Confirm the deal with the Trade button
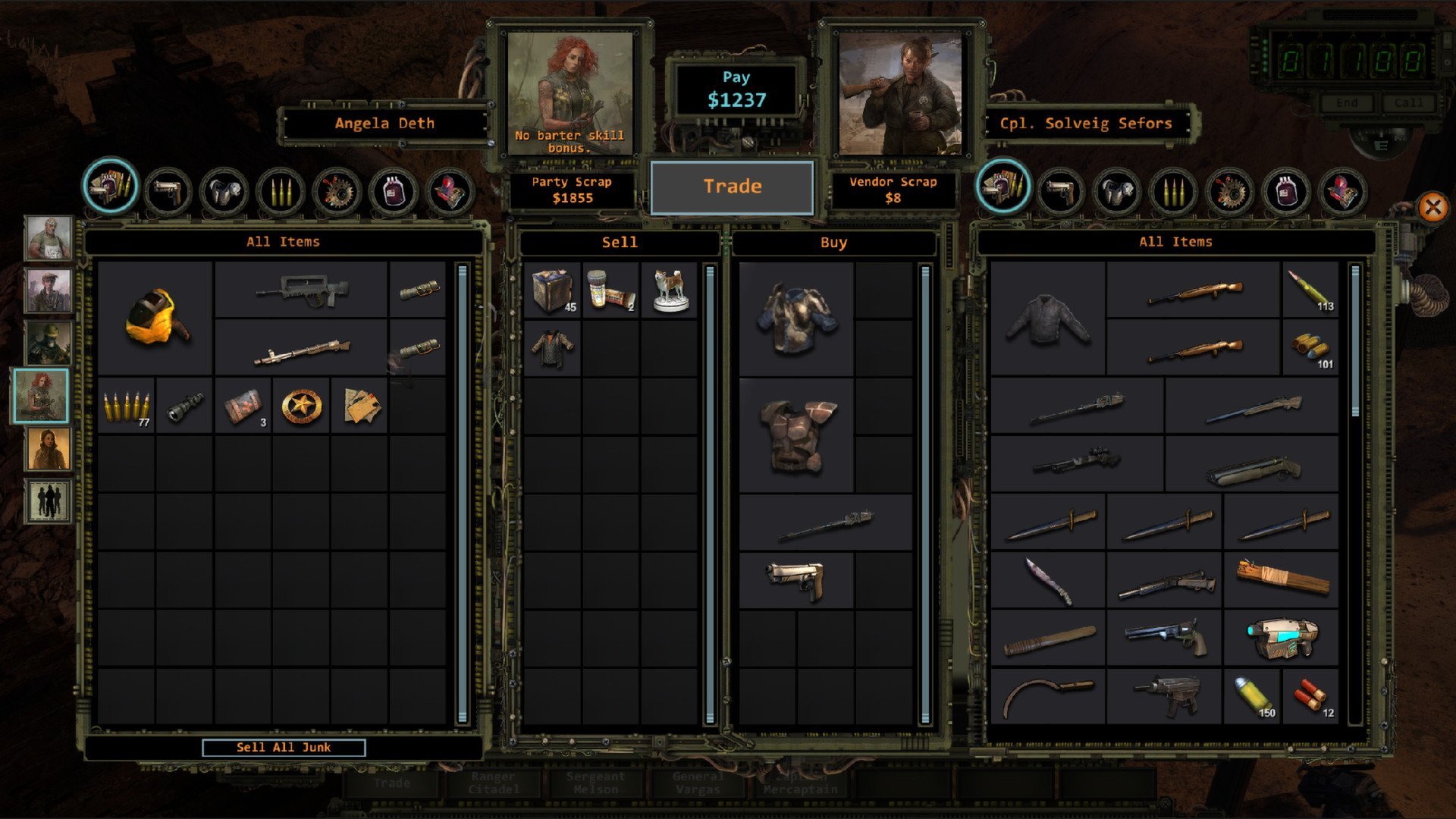Screen dimensions: 1456x819 (732, 187)
